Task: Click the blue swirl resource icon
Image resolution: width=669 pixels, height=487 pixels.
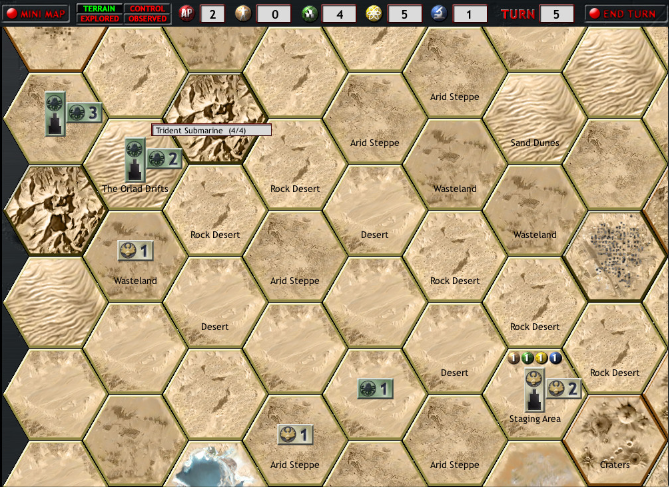Action: 436,14
